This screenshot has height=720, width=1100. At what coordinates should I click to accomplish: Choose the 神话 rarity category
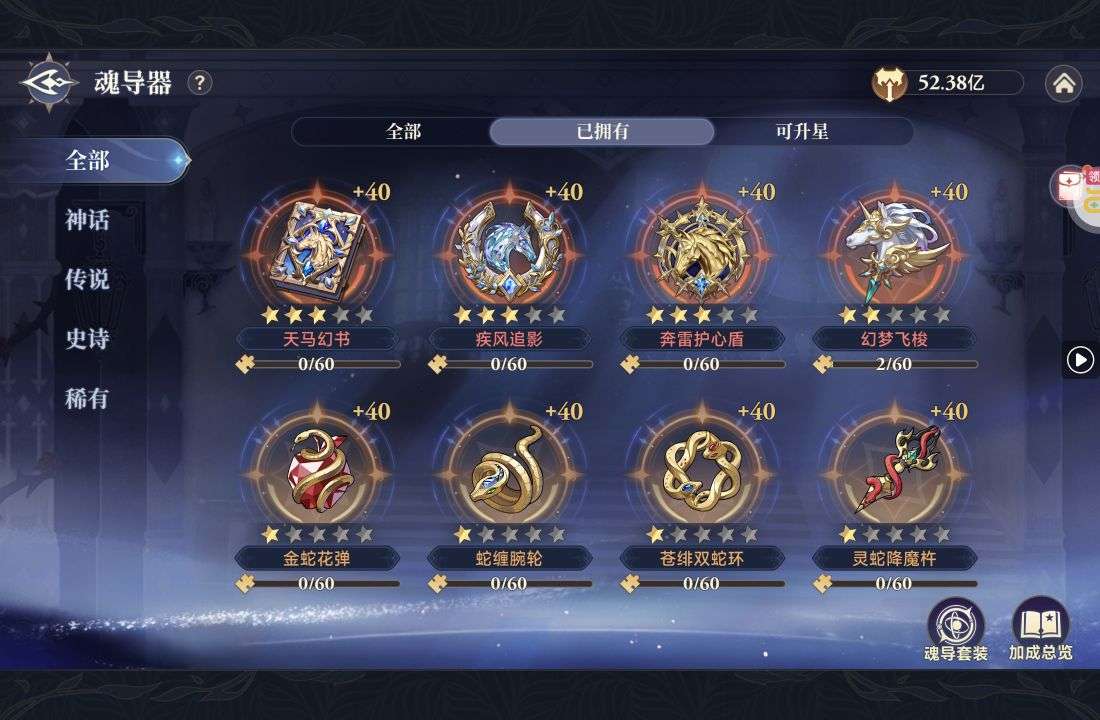click(x=87, y=220)
